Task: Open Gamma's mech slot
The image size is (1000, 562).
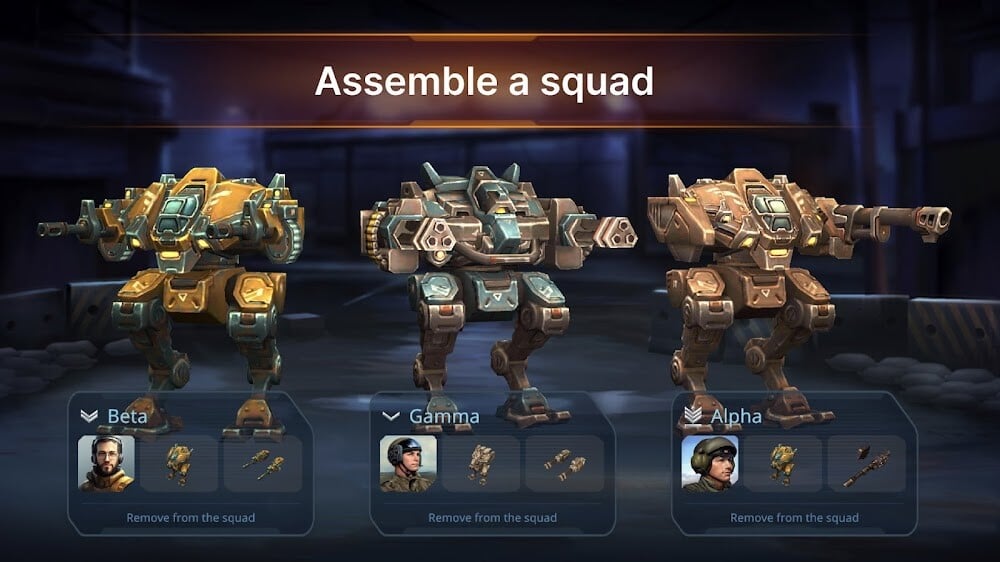Action: coord(481,463)
